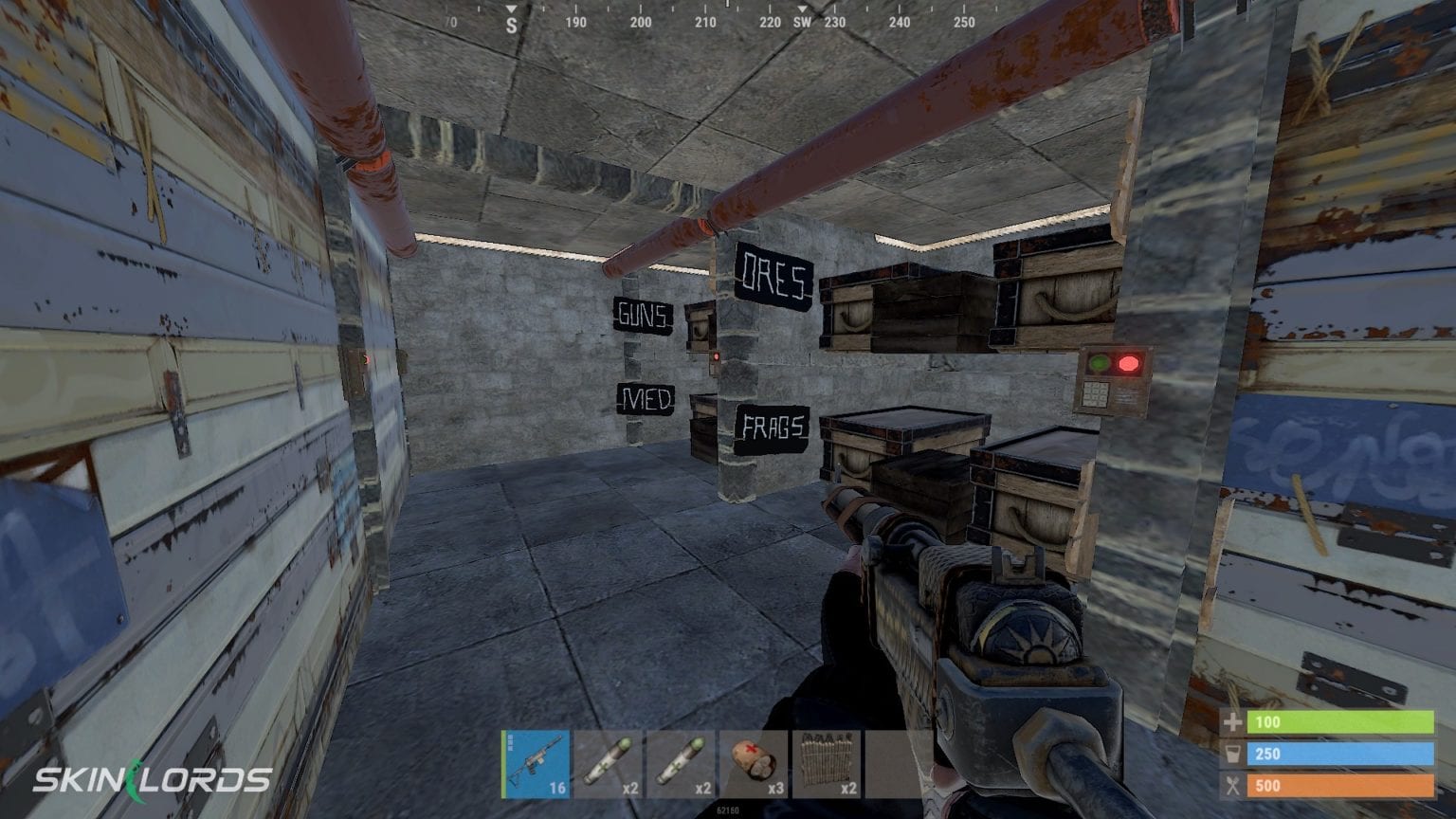1456x819 pixels.
Task: Click the health cross icon
Action: point(1232,722)
